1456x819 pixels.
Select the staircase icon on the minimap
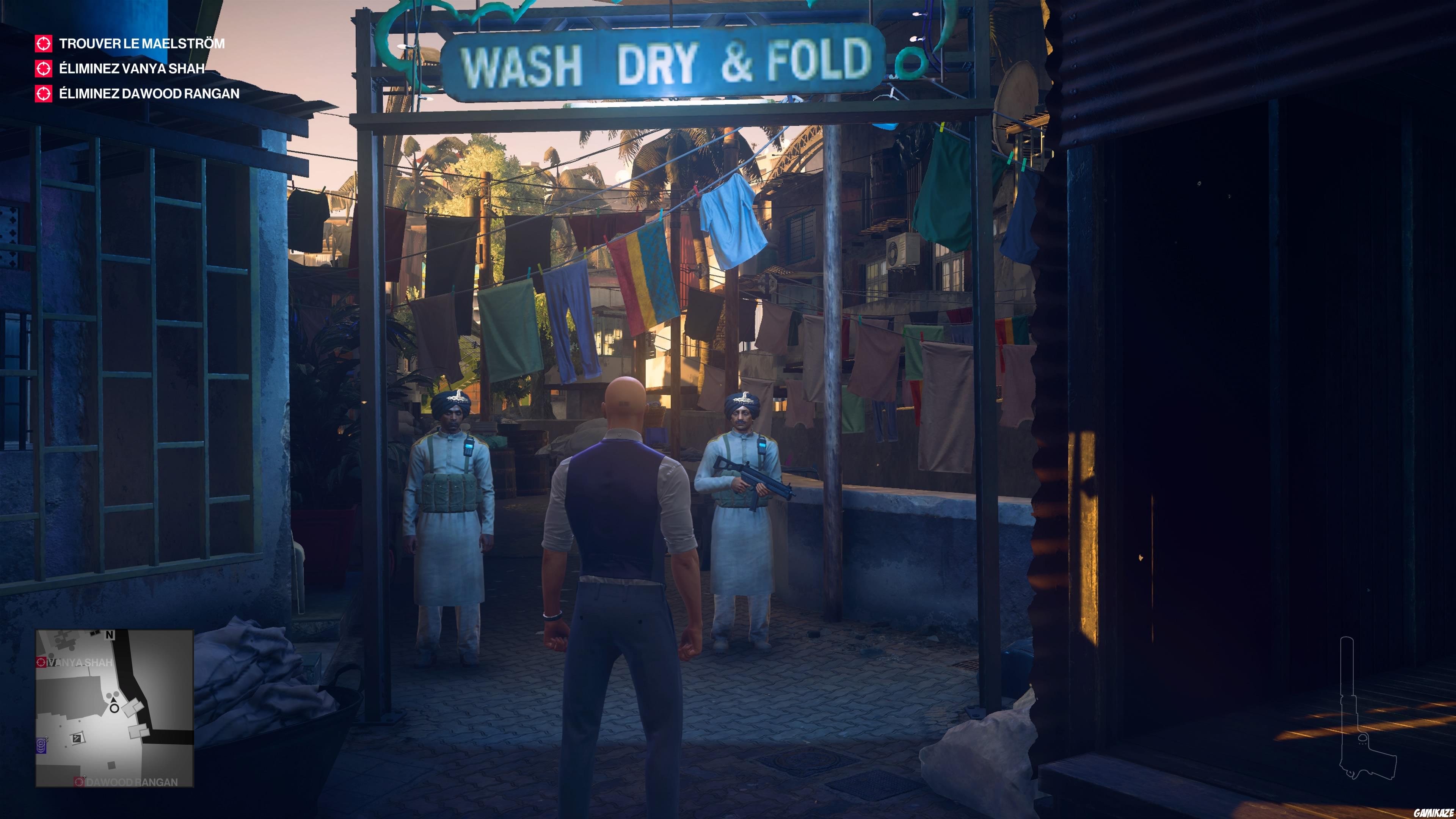77,739
